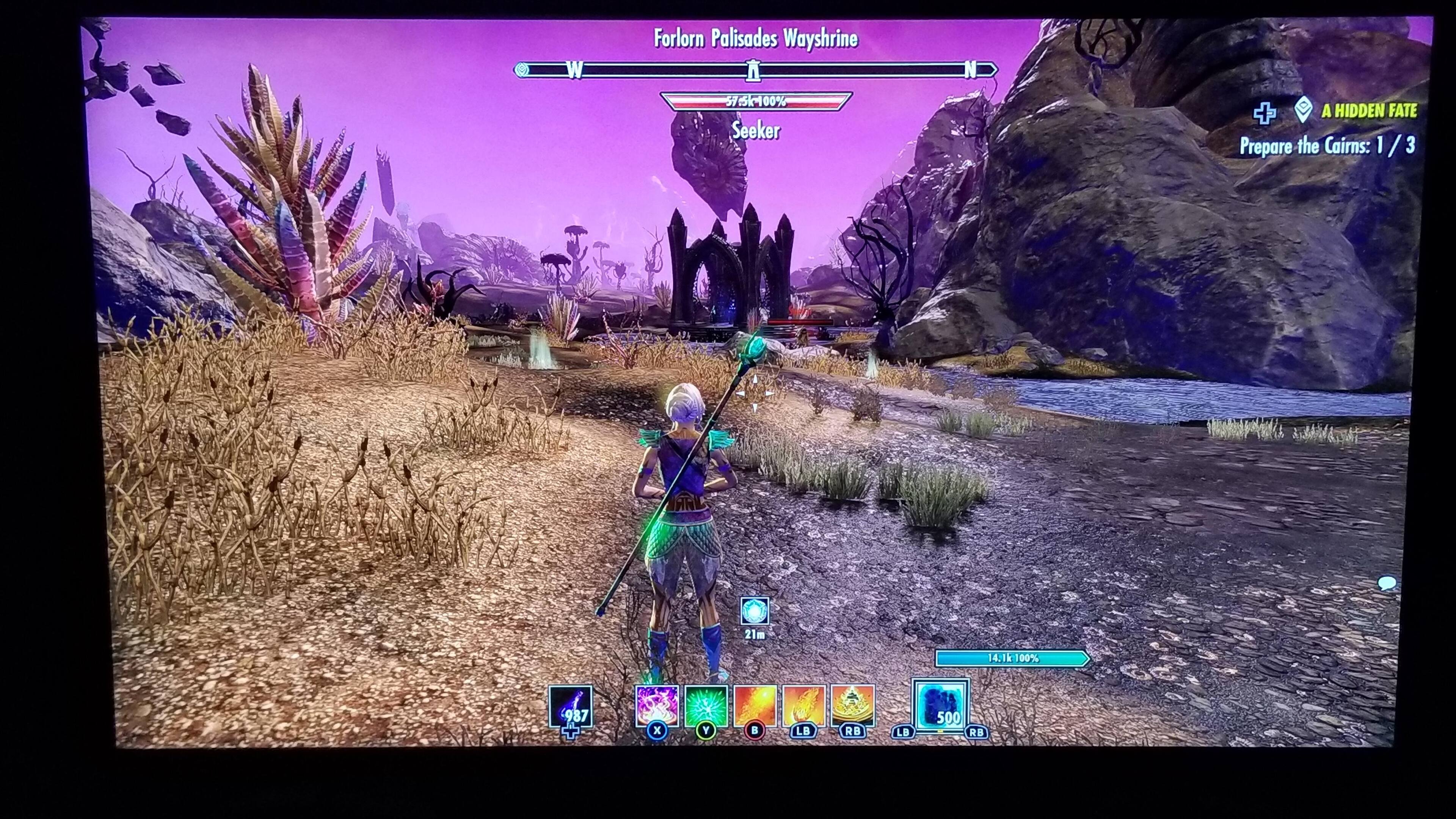Use the purple potion quickslot
This screenshot has height=819, width=1456.
coord(570,707)
